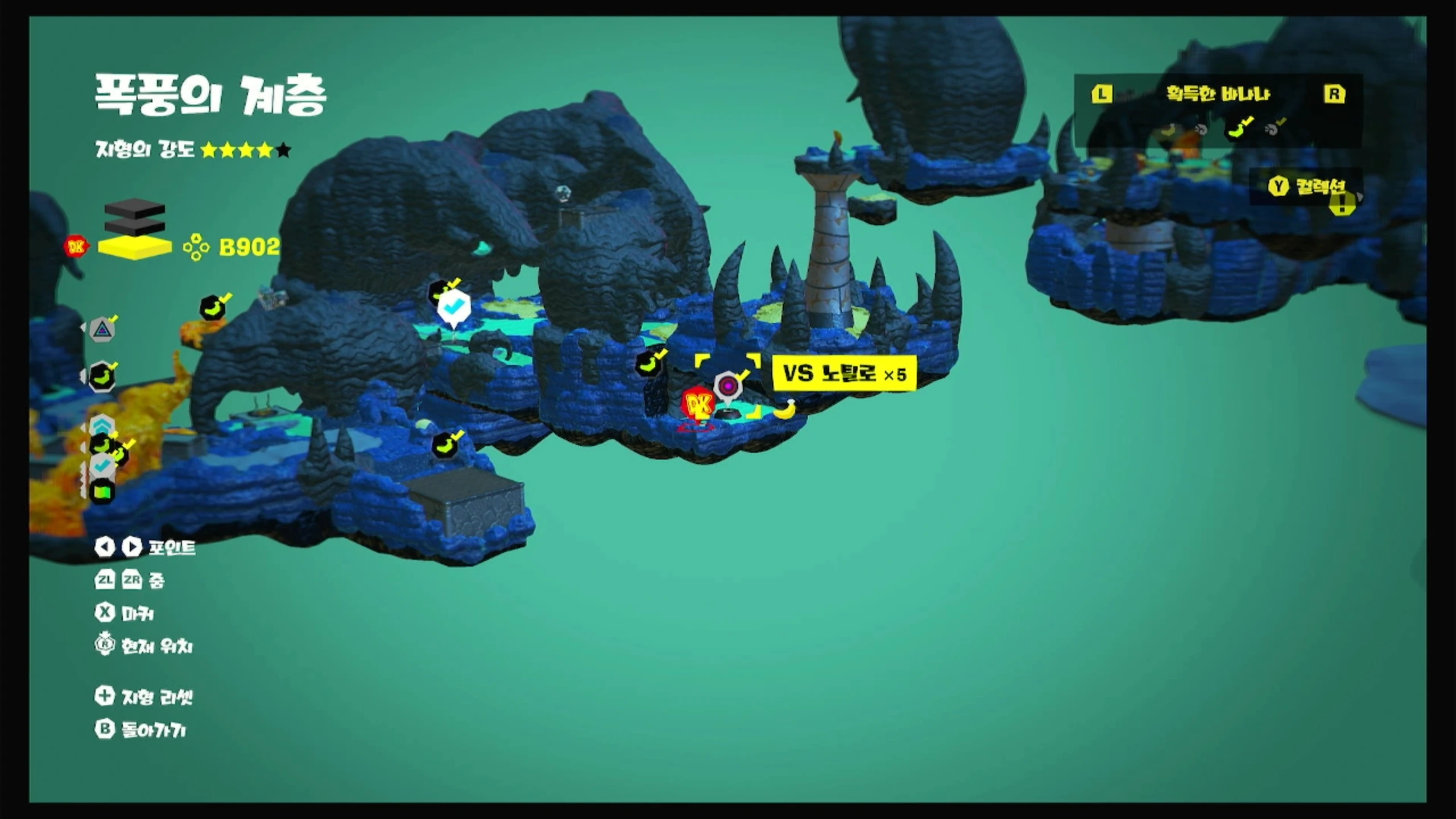The width and height of the screenshot is (1456, 819).
Task: Click the red DK current-position marker on the map
Action: (x=698, y=405)
